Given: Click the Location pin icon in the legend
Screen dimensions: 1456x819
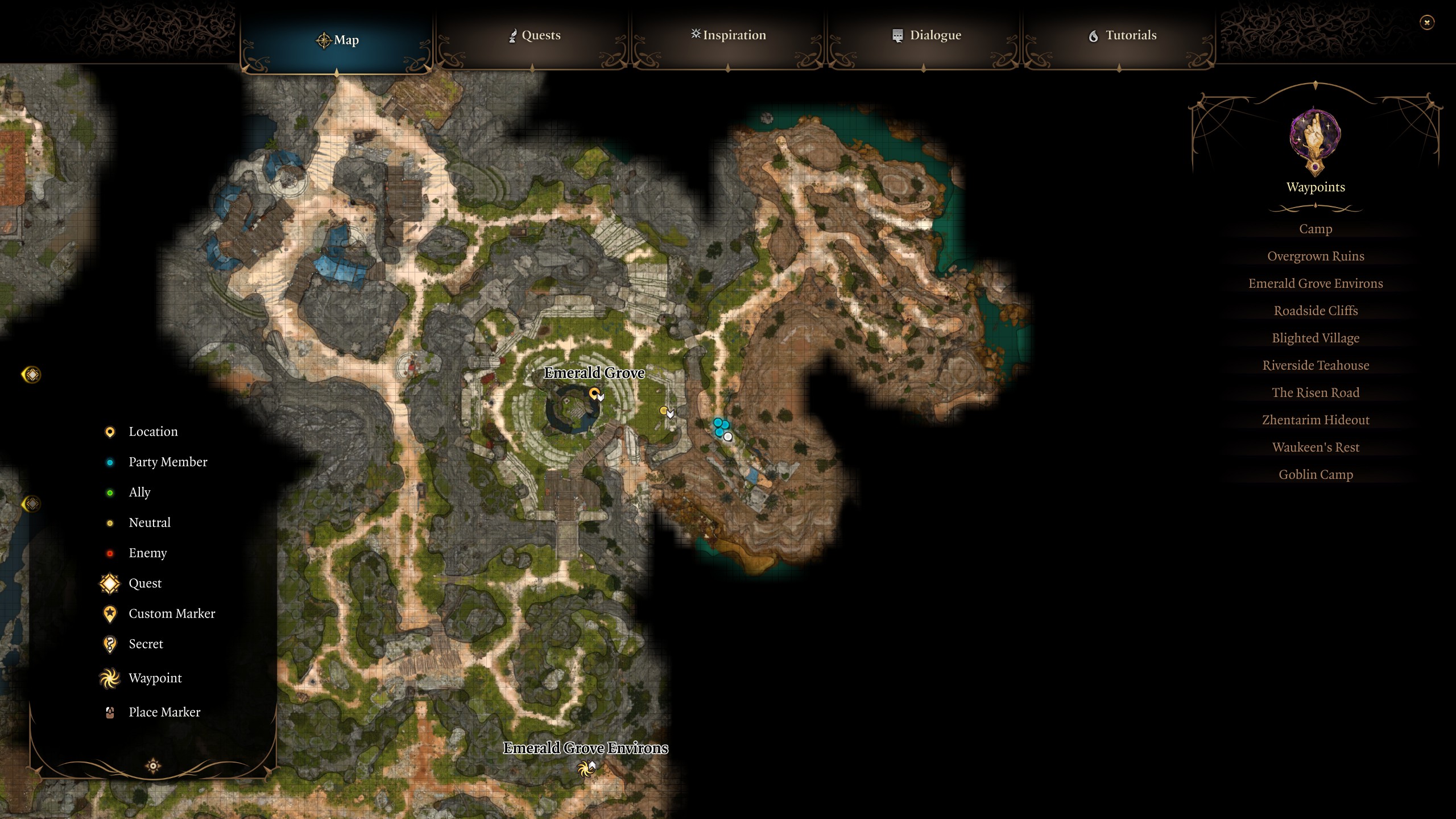Looking at the screenshot, I should click(x=109, y=431).
